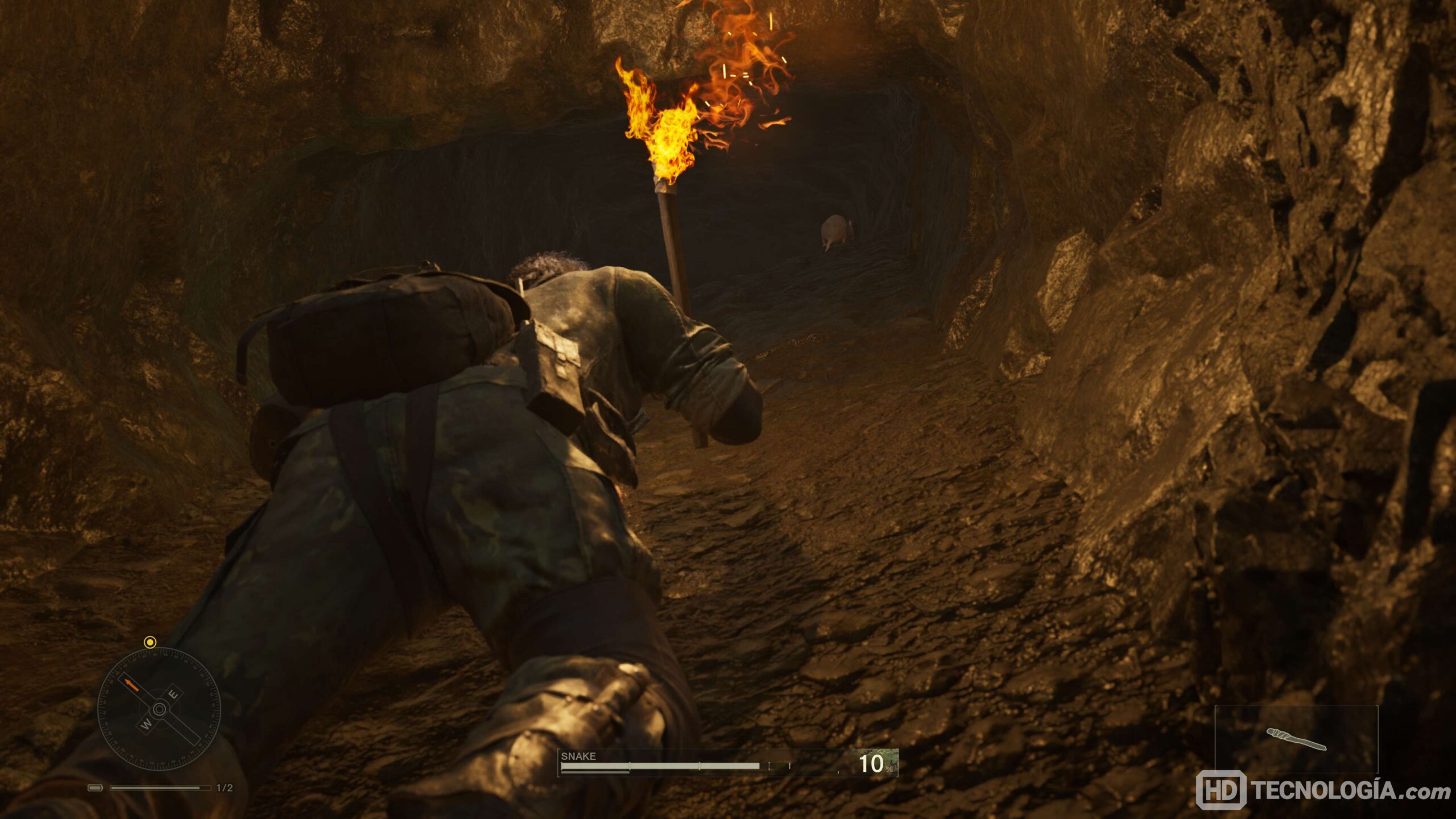Select the equipped torch weapon slot
The height and width of the screenshot is (819, 1456).
pyautogui.click(x=1296, y=739)
